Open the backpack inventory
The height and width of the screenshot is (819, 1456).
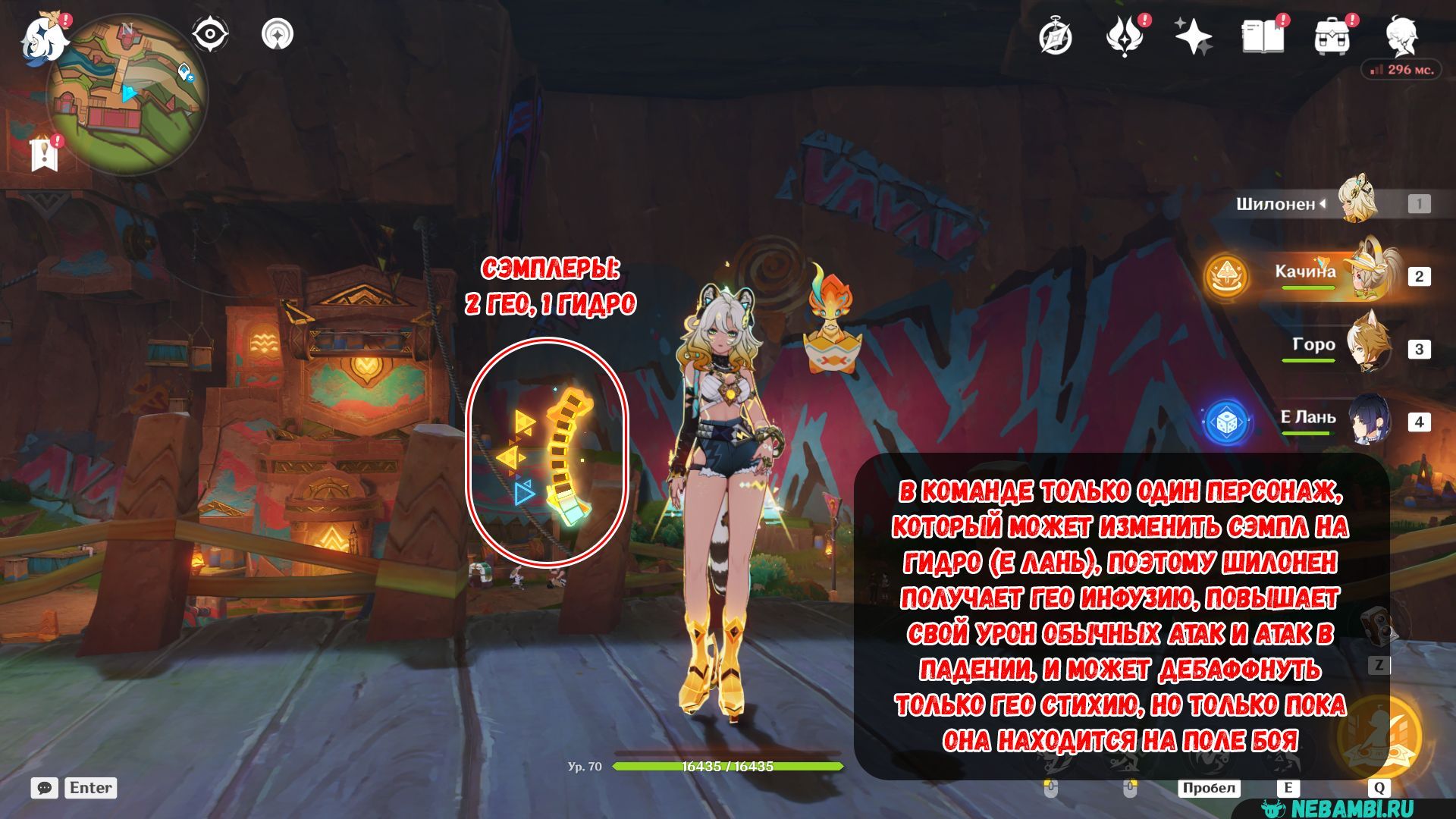click(1332, 37)
